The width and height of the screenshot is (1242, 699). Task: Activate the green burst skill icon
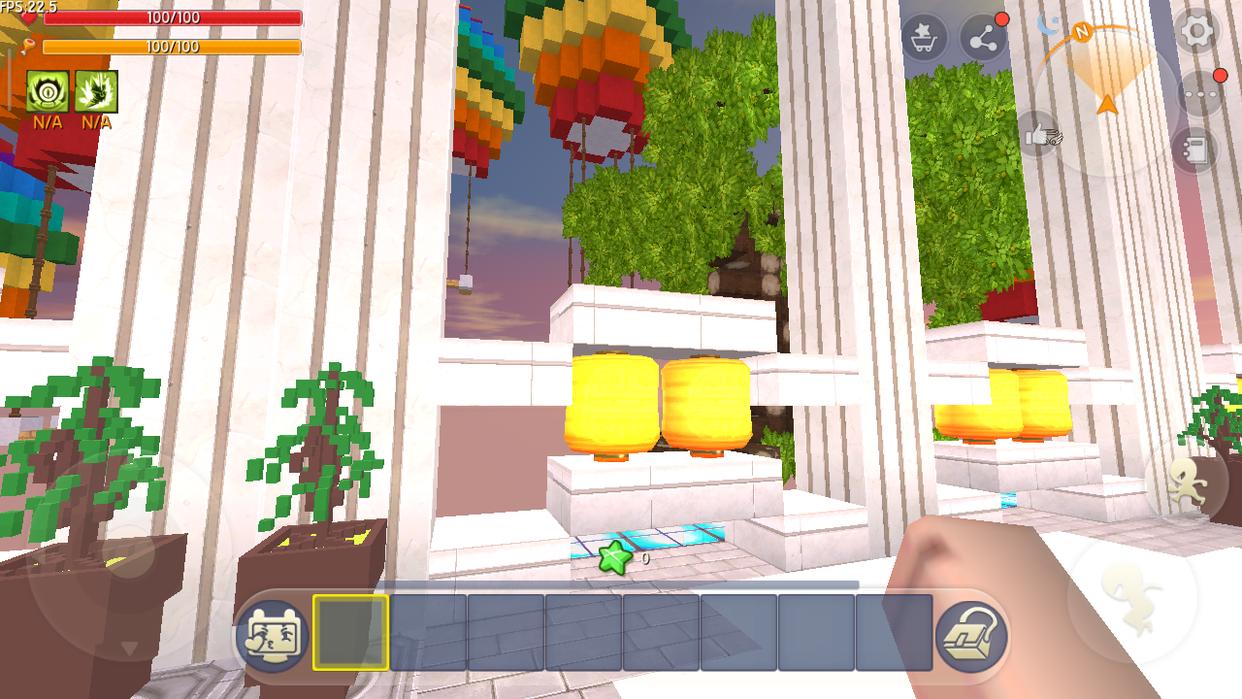point(97,92)
